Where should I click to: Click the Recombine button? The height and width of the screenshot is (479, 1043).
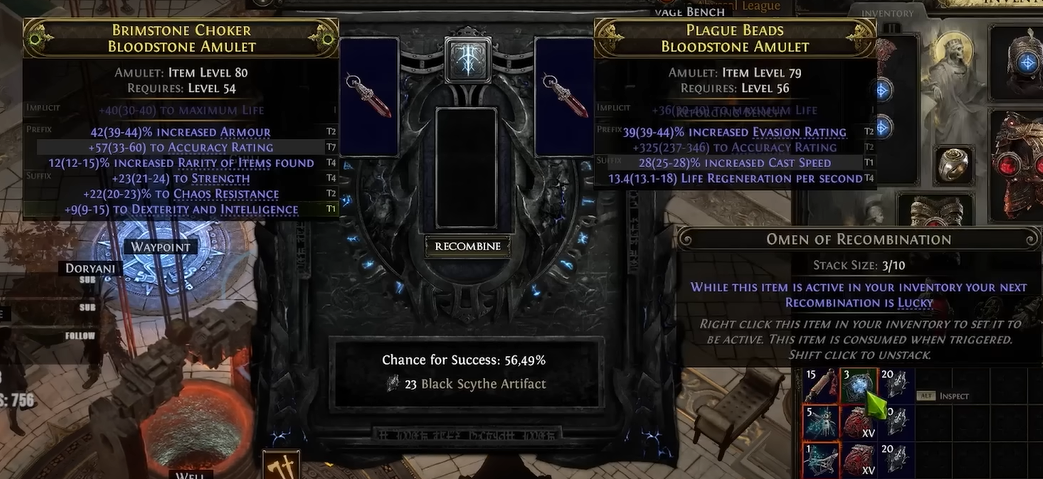tap(468, 246)
